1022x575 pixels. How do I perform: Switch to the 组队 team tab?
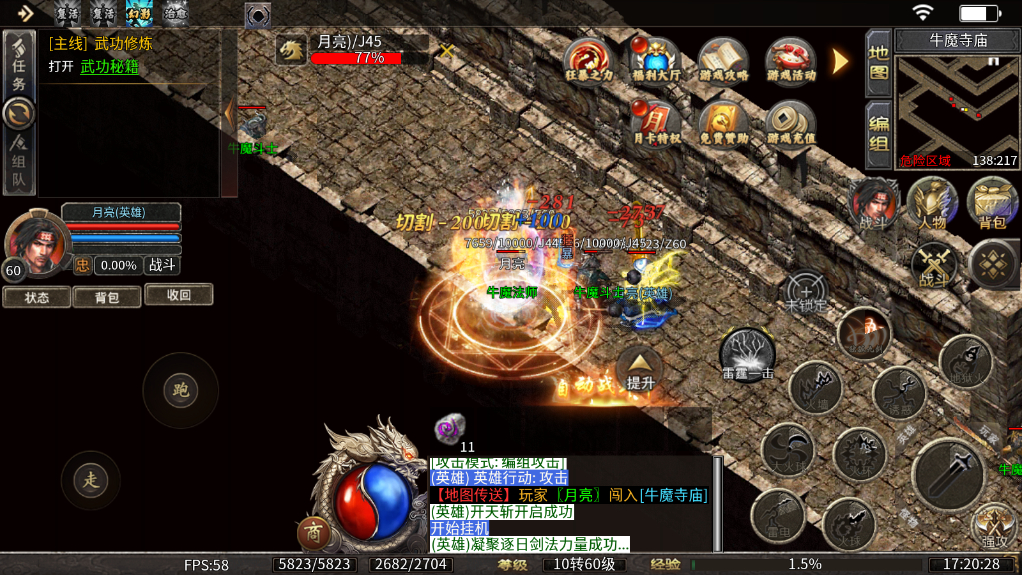[19, 165]
